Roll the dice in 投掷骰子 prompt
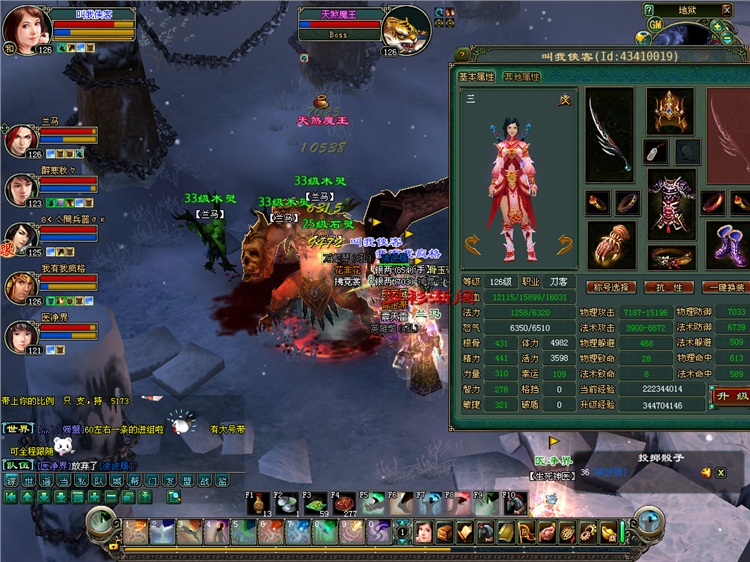This screenshot has width=750, height=562. 704,472
